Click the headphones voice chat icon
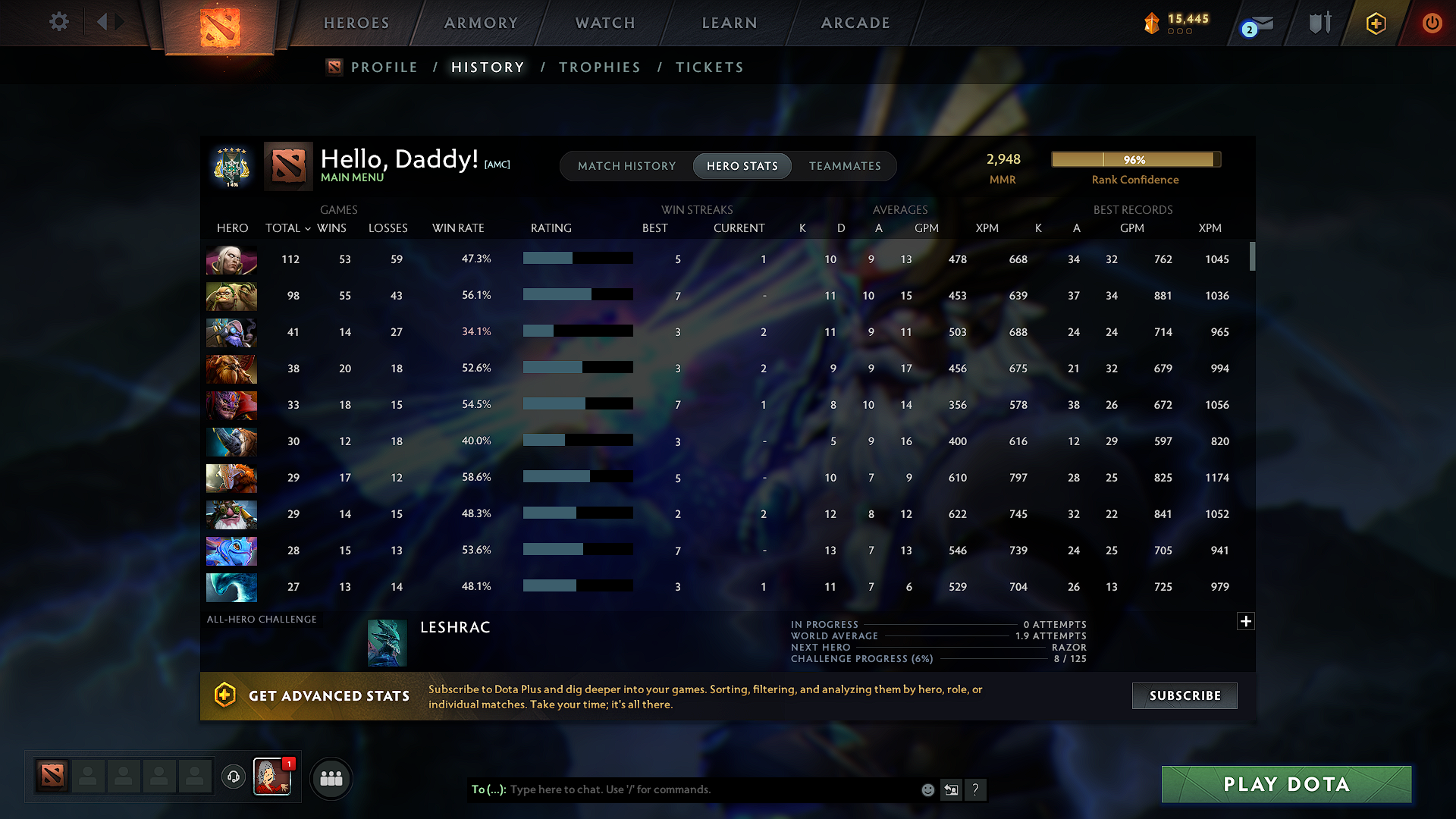Image resolution: width=1456 pixels, height=819 pixels. point(233,778)
